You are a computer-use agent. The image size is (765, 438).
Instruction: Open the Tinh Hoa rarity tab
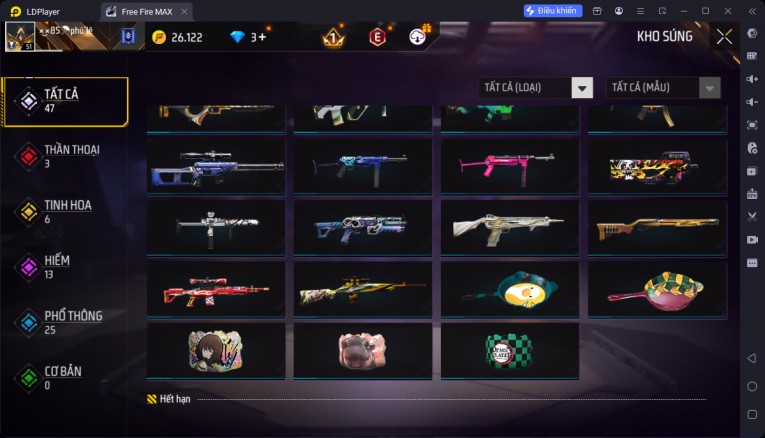tap(66, 211)
